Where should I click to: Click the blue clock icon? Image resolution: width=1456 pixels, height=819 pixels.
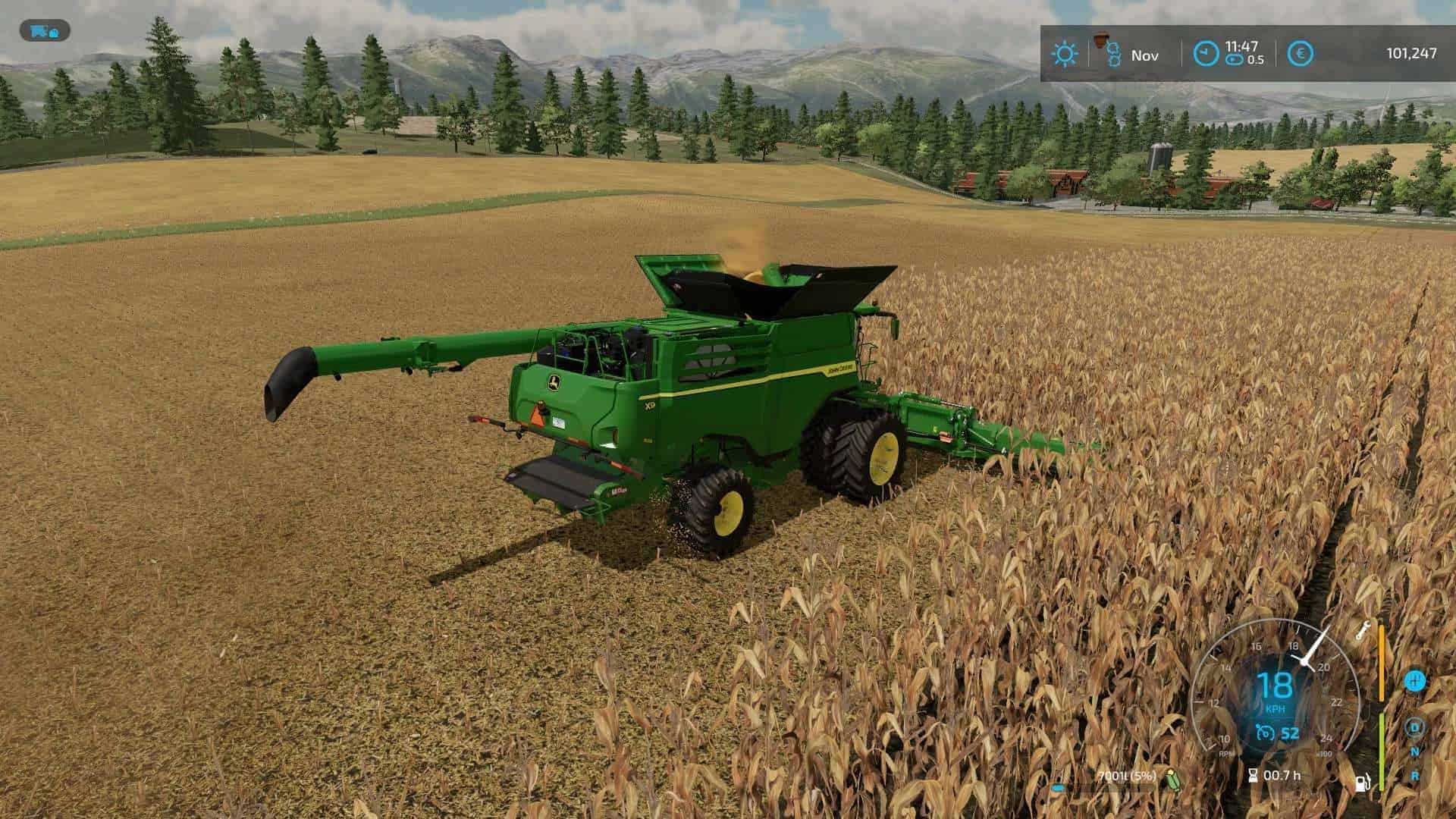coord(1205,53)
